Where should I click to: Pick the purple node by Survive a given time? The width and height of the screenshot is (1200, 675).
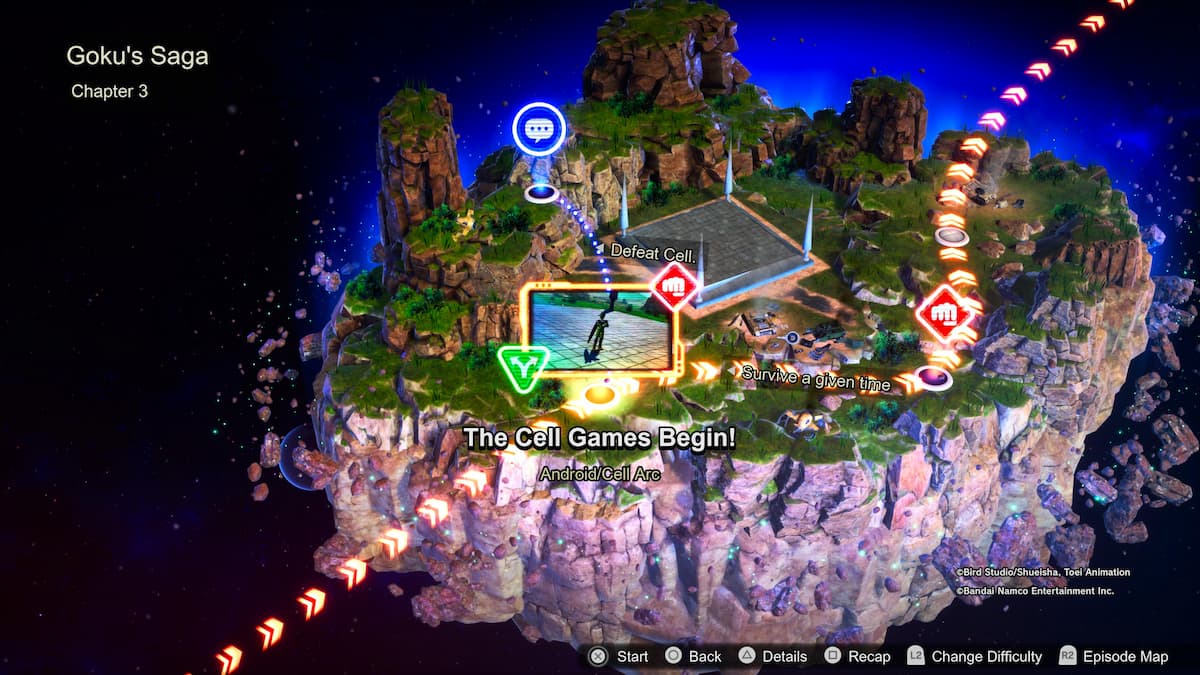coord(933,377)
